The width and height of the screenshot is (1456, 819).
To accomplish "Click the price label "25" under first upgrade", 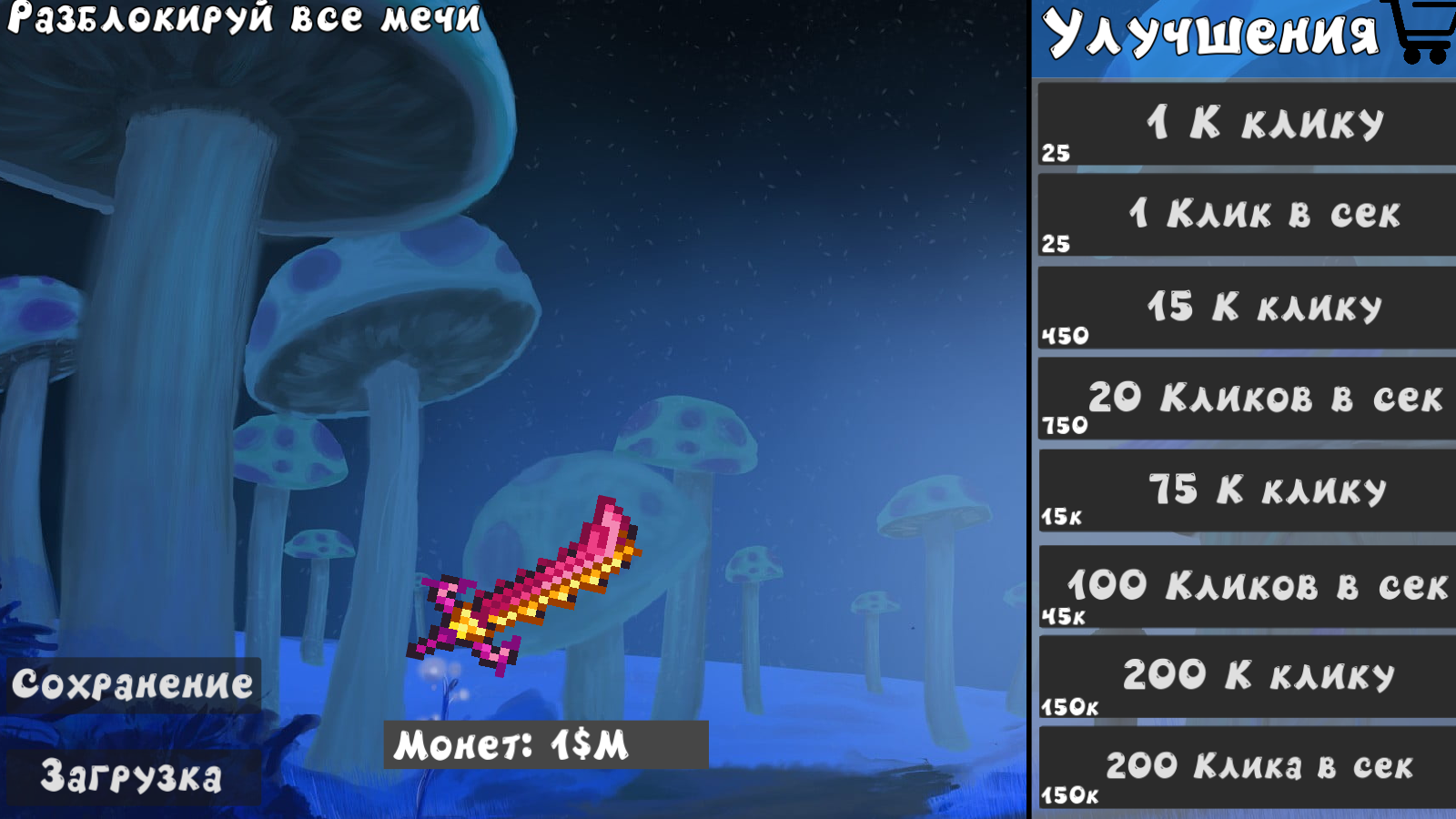I will [x=1055, y=153].
